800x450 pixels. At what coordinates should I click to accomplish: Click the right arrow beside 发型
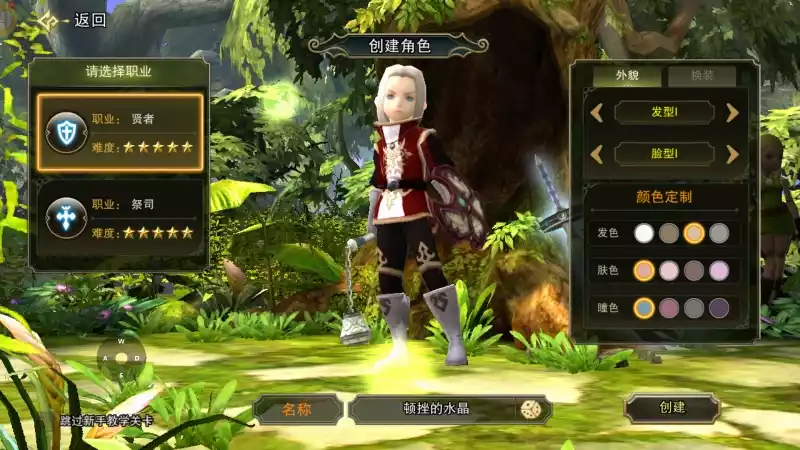tap(733, 113)
